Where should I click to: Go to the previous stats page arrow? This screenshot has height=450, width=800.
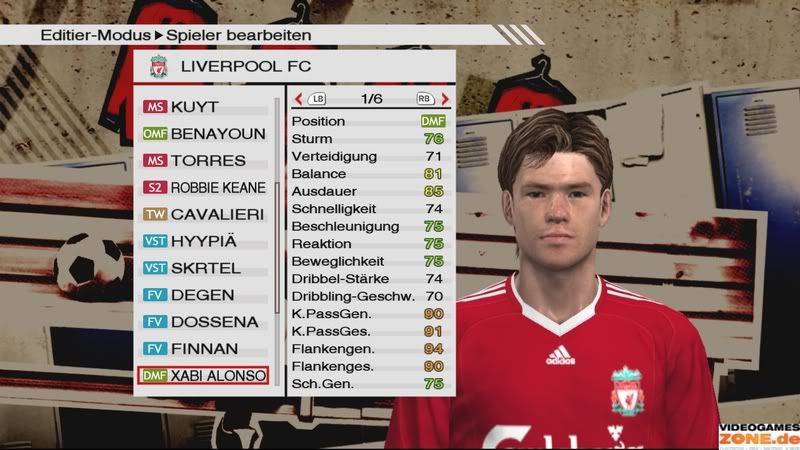point(299,99)
